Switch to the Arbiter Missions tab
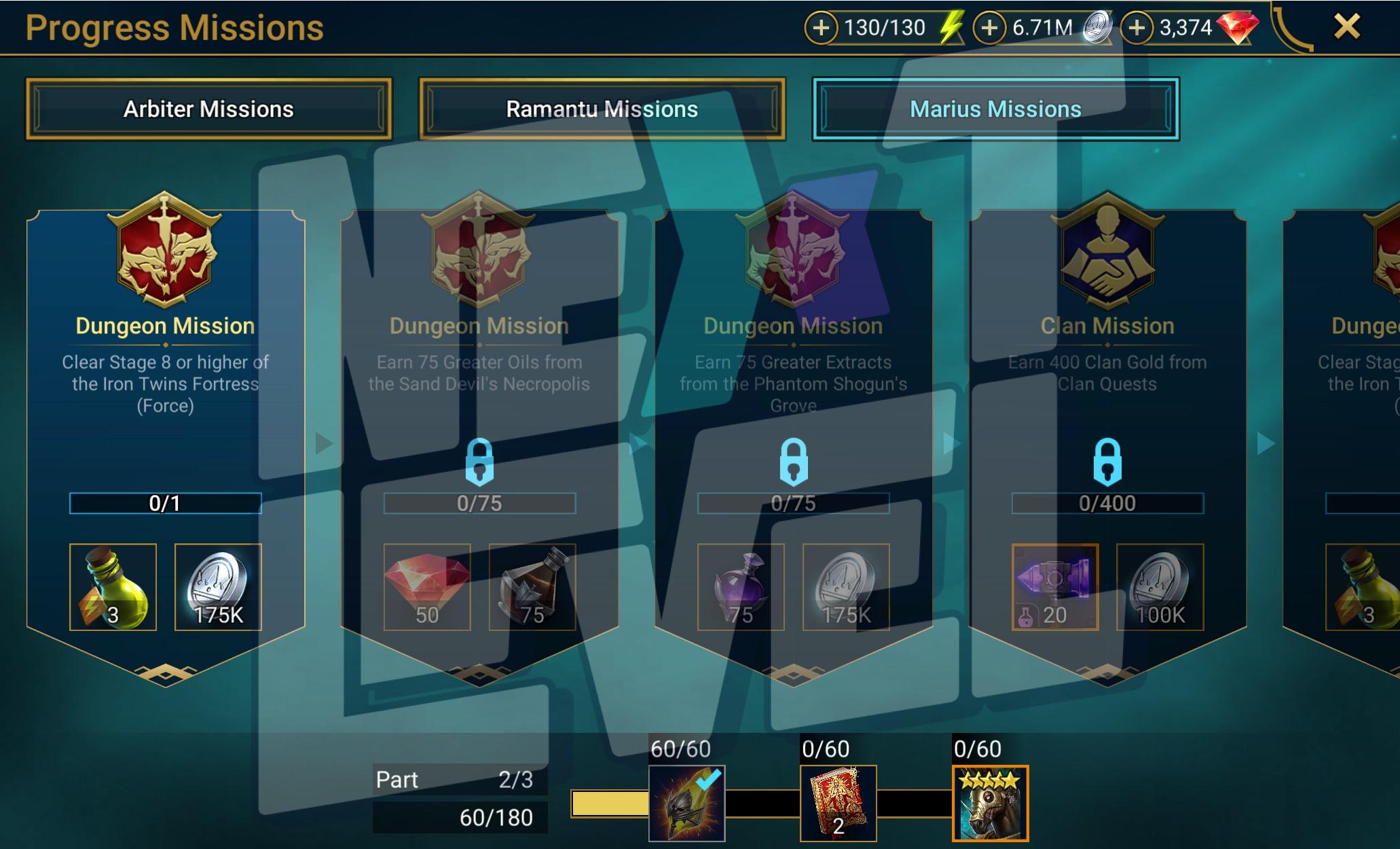Viewport: 1400px width, 849px height. coord(208,109)
